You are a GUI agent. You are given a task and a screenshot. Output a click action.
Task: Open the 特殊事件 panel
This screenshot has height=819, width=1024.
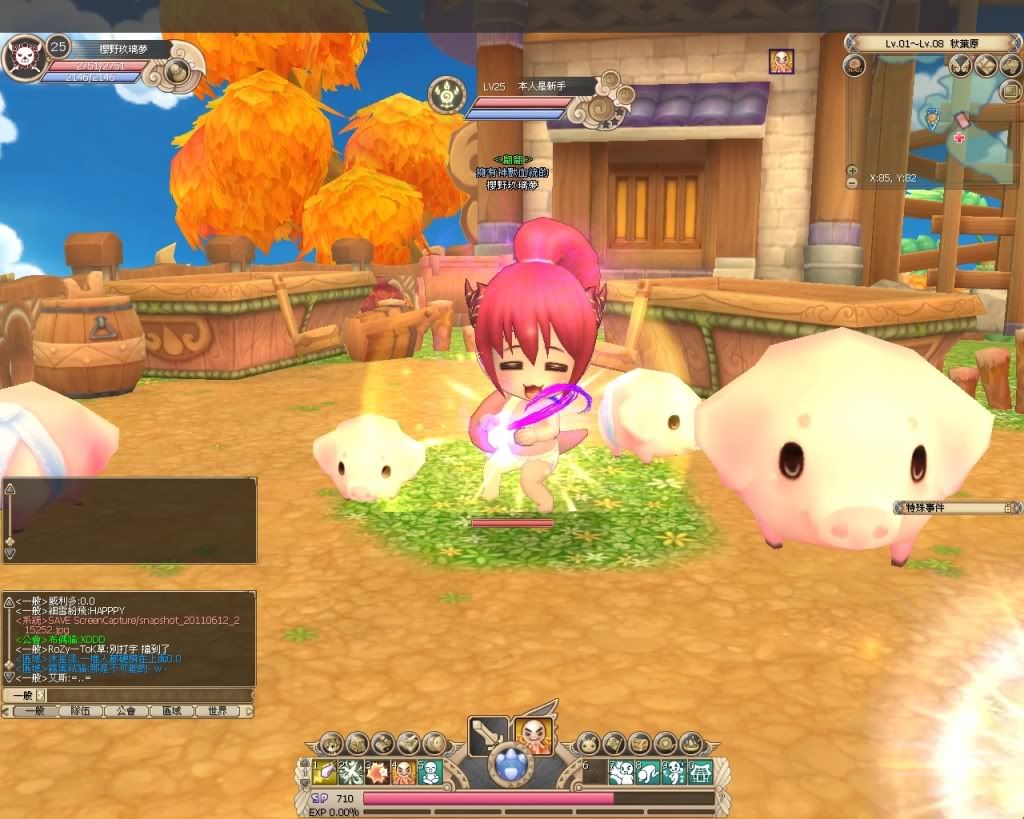(955, 508)
